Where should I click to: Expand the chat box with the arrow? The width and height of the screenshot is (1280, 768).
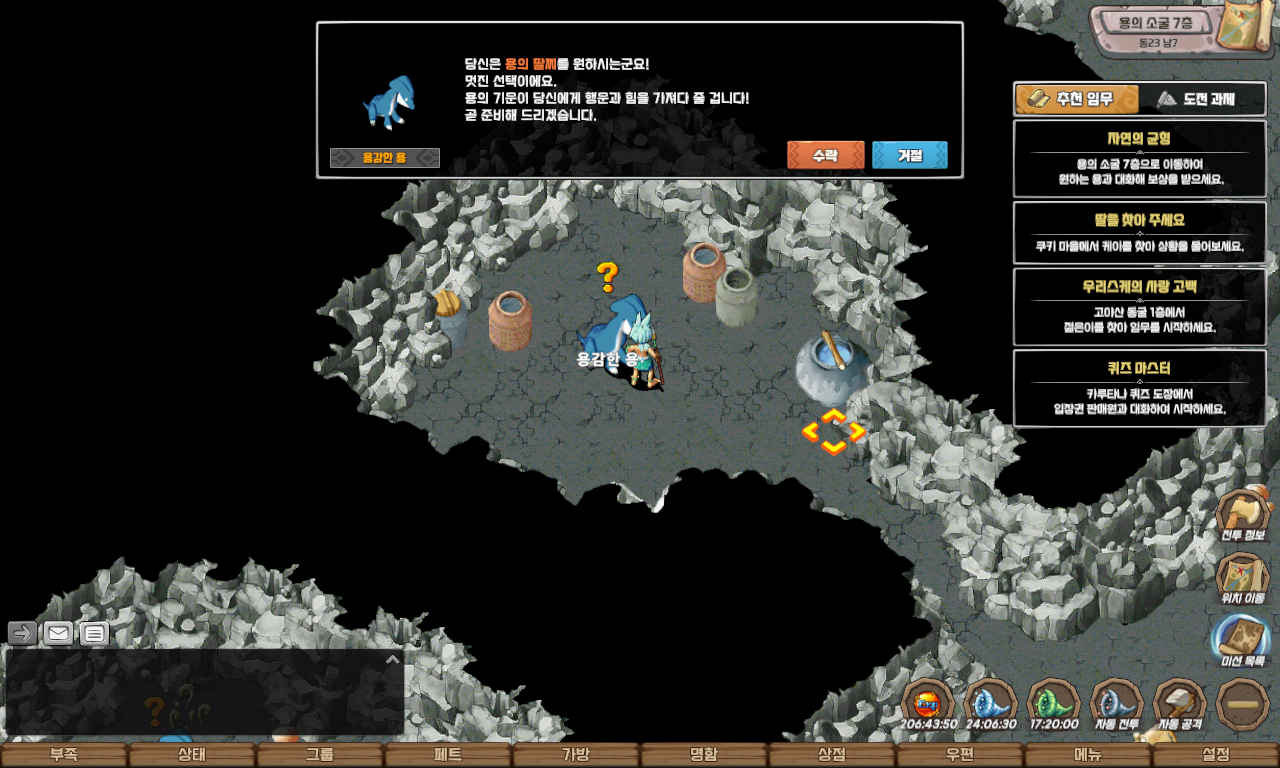pos(393,659)
